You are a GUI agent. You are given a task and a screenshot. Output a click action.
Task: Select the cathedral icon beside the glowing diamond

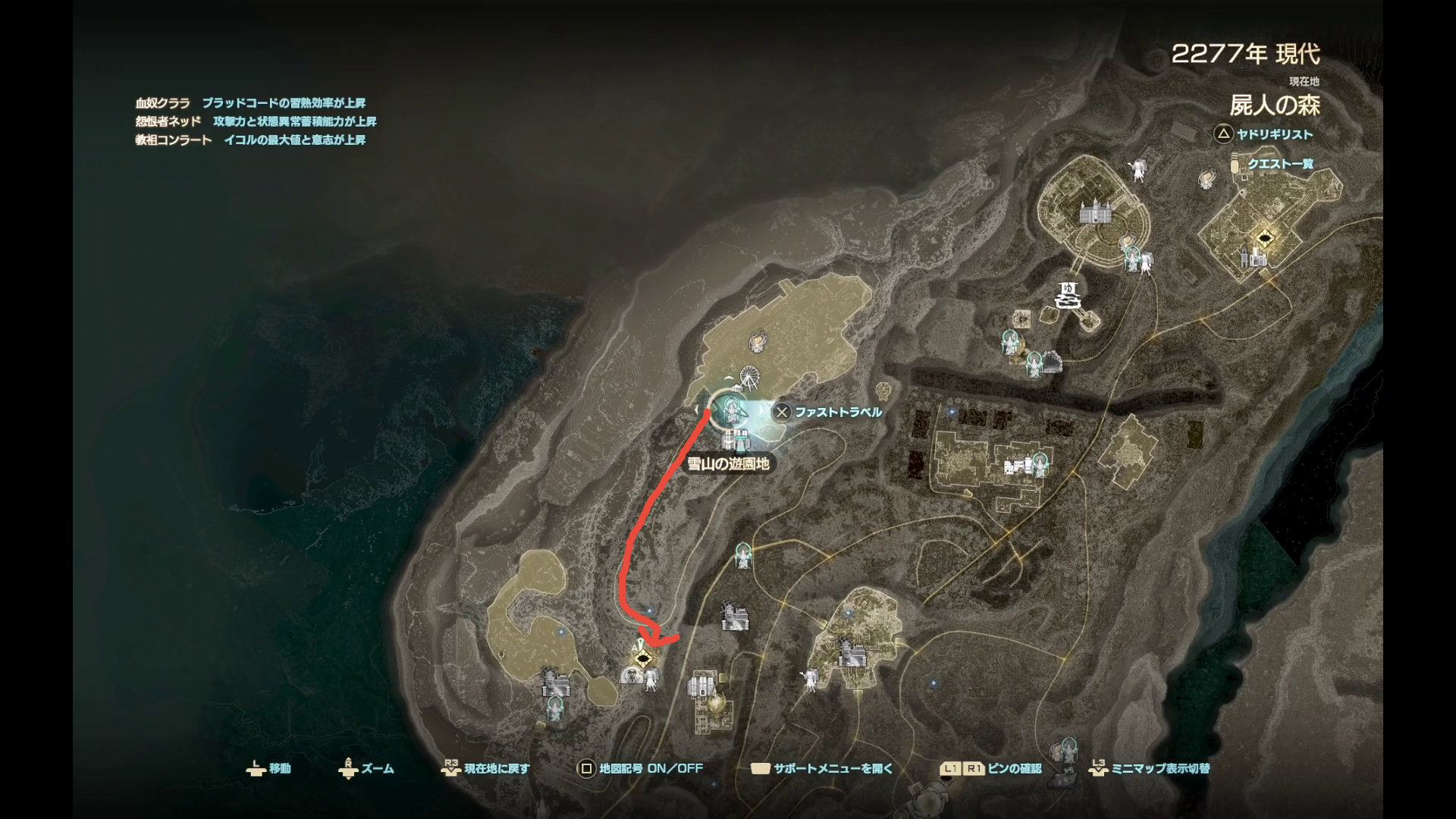point(1251,257)
